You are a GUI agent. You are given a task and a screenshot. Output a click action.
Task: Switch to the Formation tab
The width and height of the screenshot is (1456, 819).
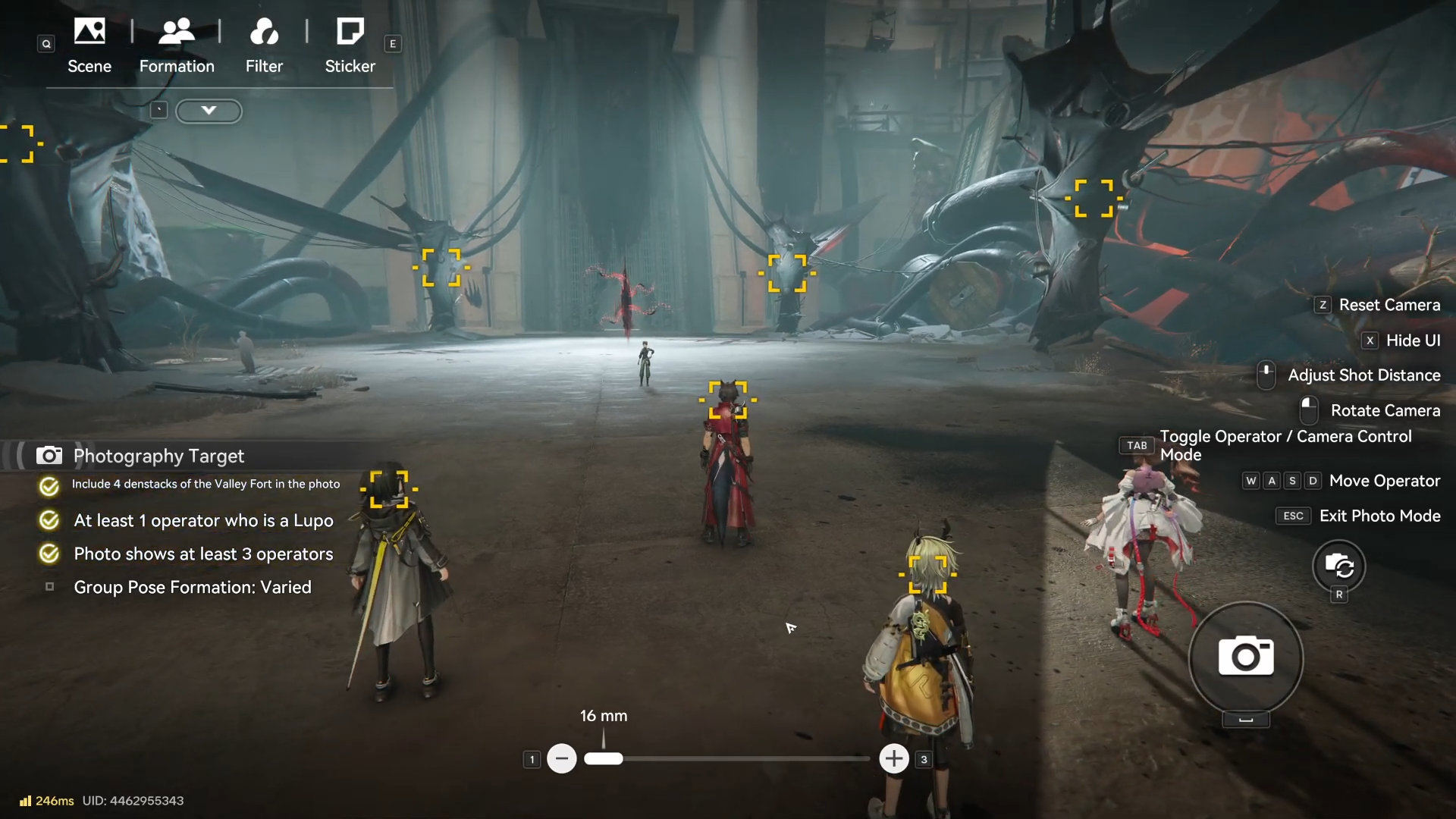pyautogui.click(x=177, y=45)
